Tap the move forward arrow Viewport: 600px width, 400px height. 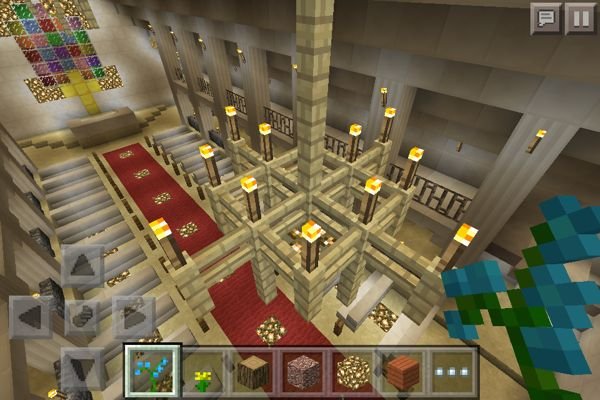pos(82,268)
